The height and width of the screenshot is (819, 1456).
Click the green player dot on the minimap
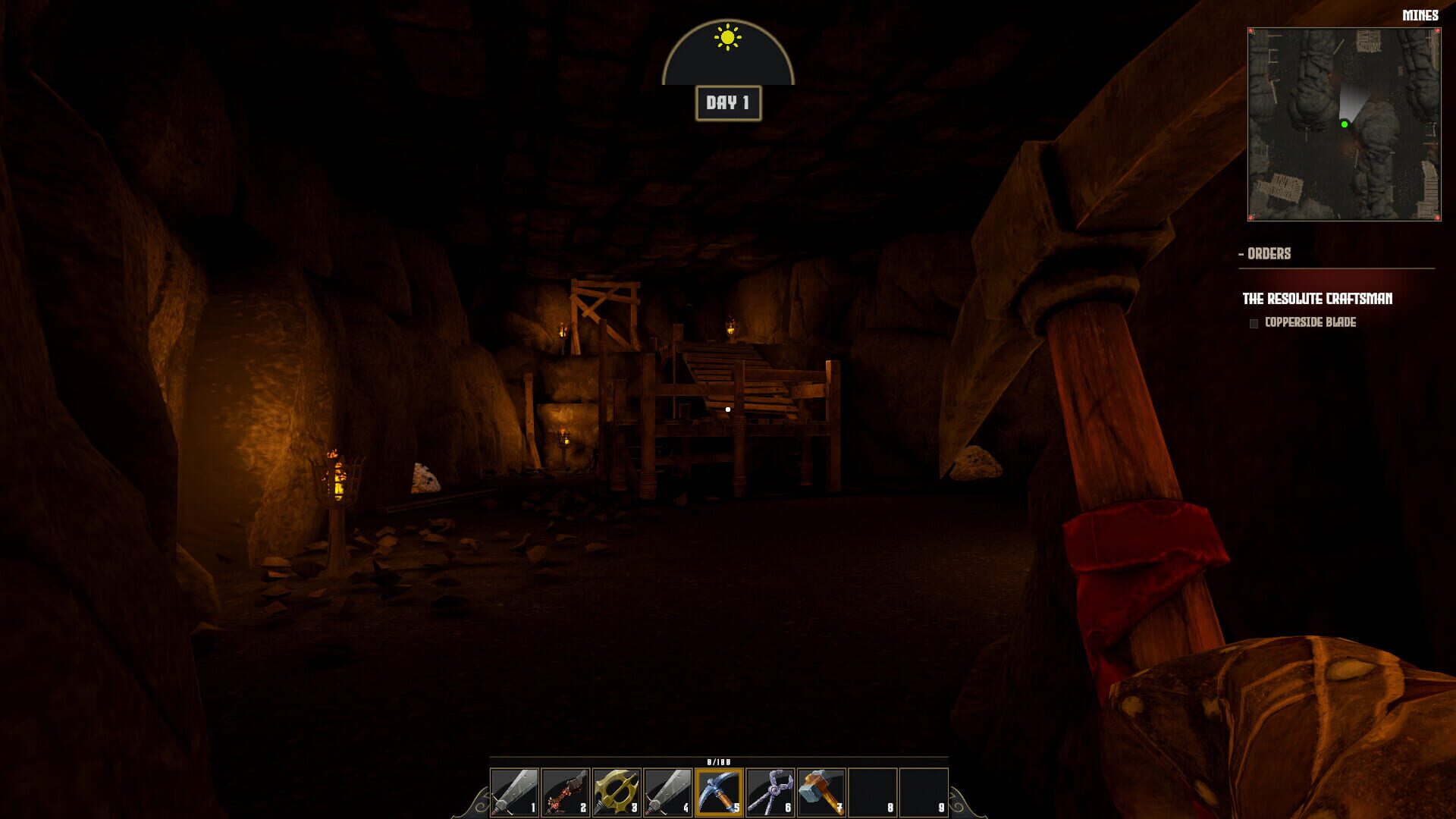click(1344, 123)
